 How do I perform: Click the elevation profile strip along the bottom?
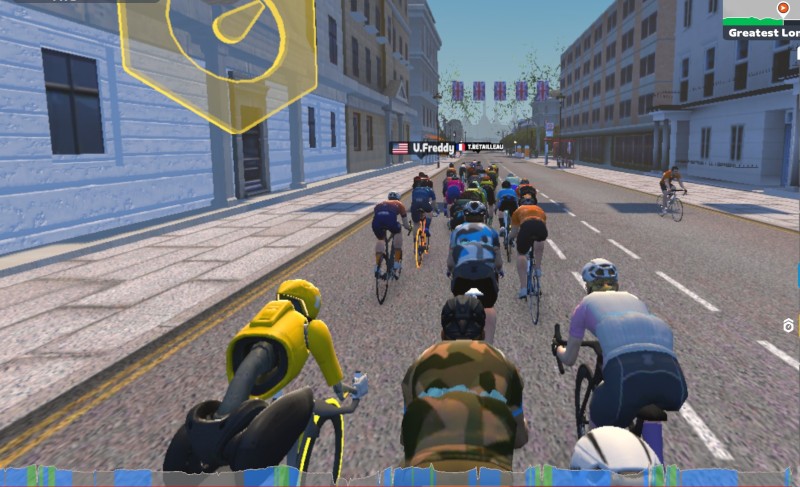400,477
